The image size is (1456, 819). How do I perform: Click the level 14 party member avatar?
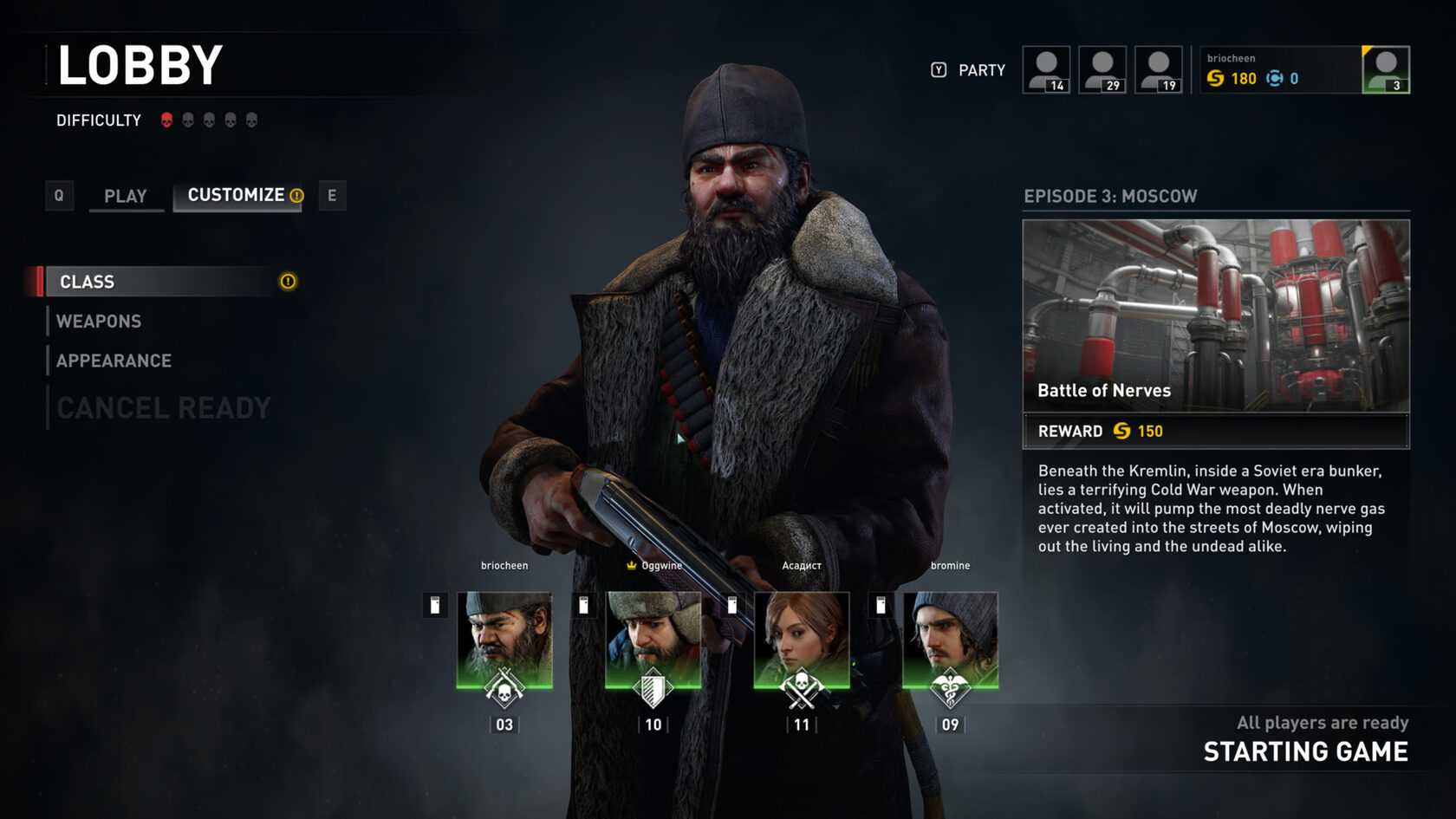(x=1046, y=69)
